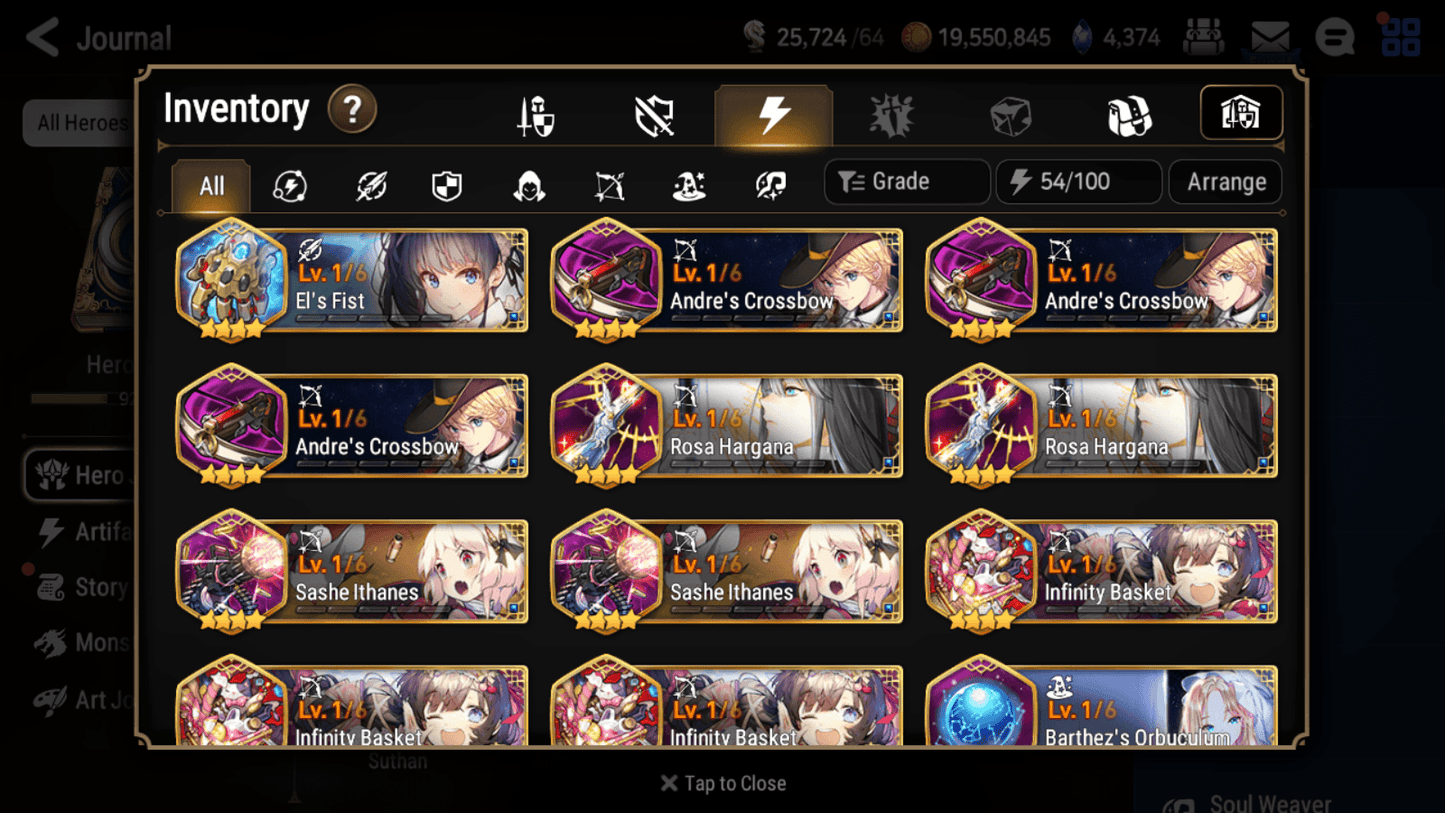Open the game menu grid icon
1445x813 pixels.
(1399, 37)
